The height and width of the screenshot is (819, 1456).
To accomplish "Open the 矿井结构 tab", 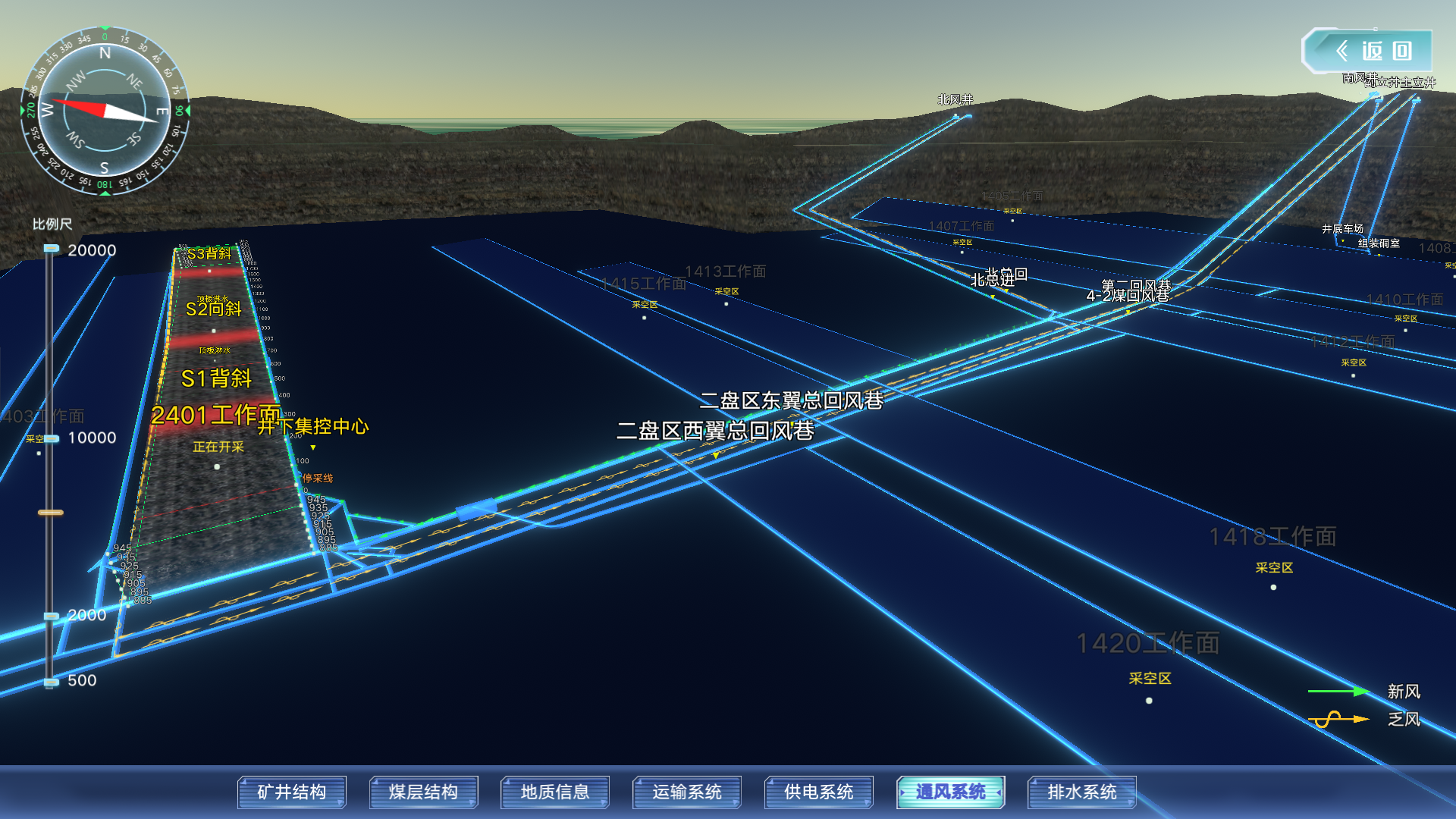I will (292, 792).
